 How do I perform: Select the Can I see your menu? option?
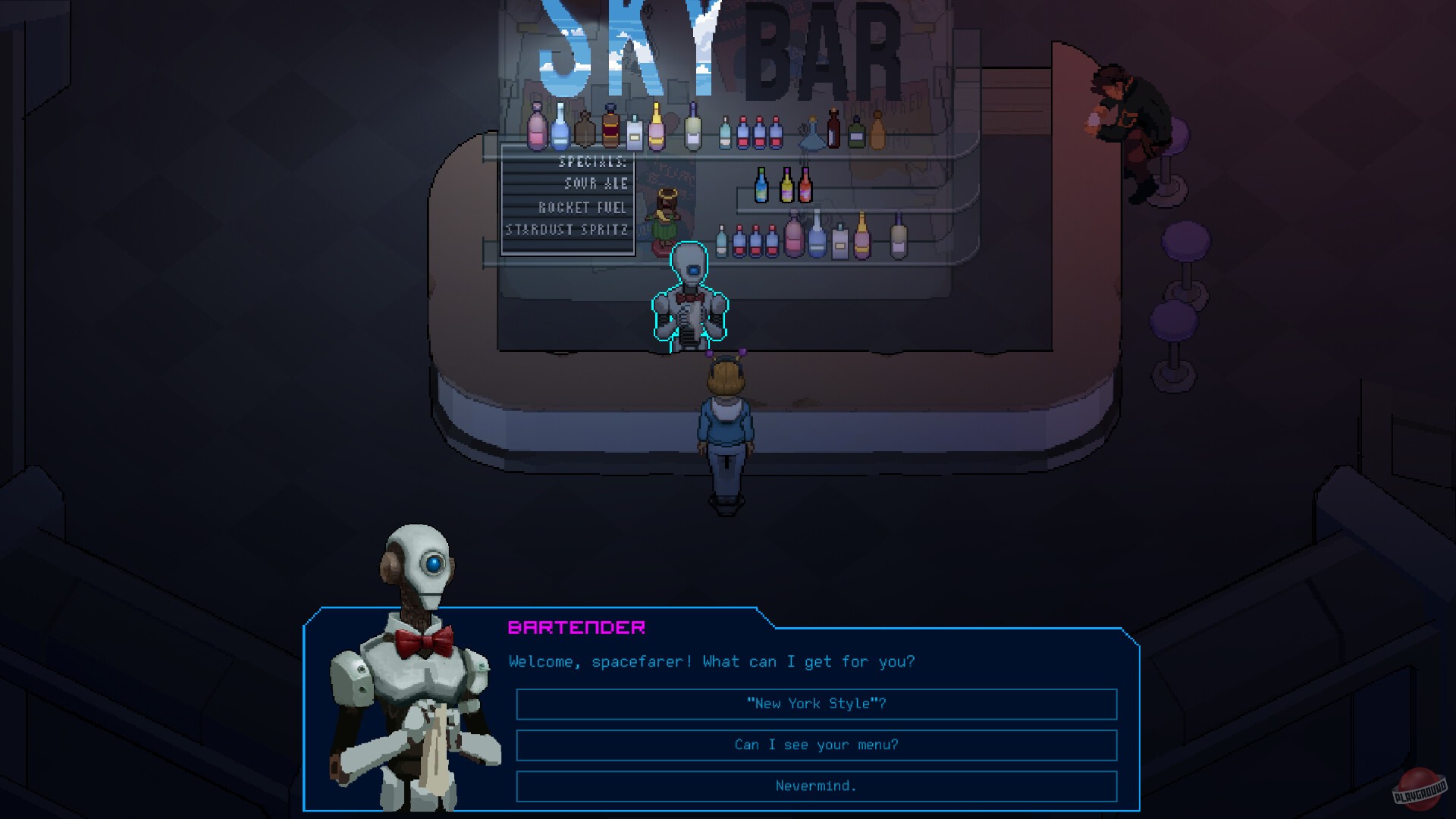click(815, 745)
